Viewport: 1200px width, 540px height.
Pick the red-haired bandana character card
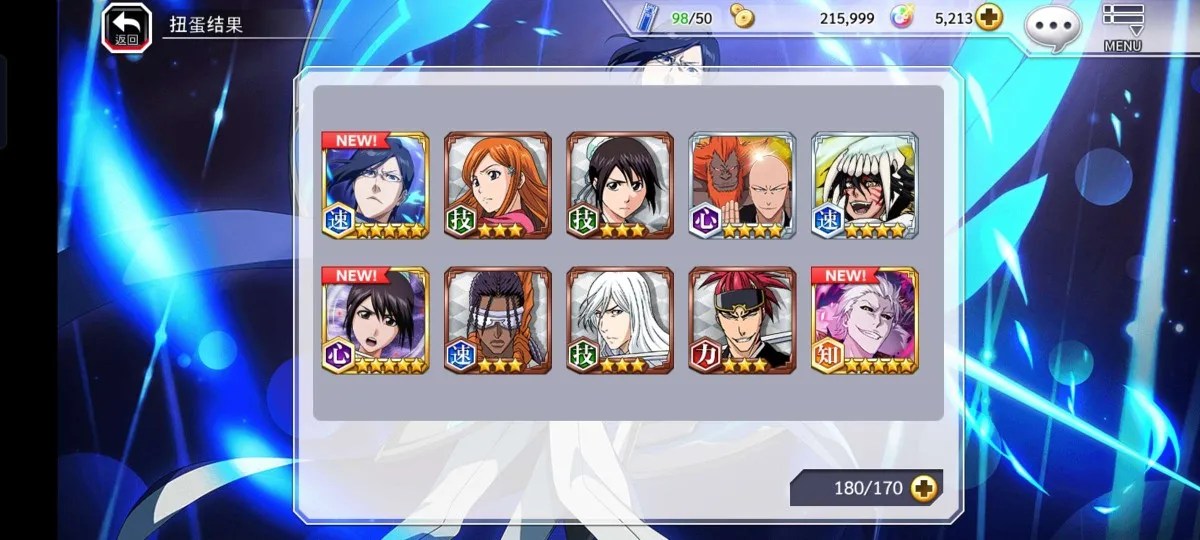coord(742,320)
